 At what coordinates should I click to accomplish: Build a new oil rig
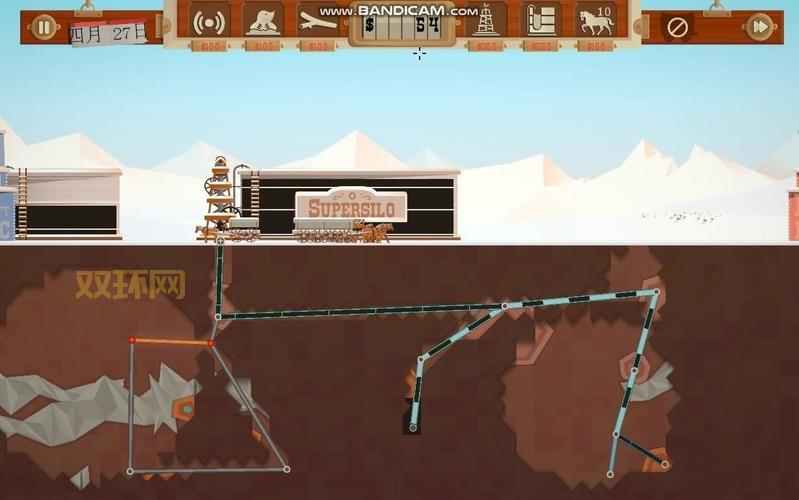pyautogui.click(x=487, y=22)
